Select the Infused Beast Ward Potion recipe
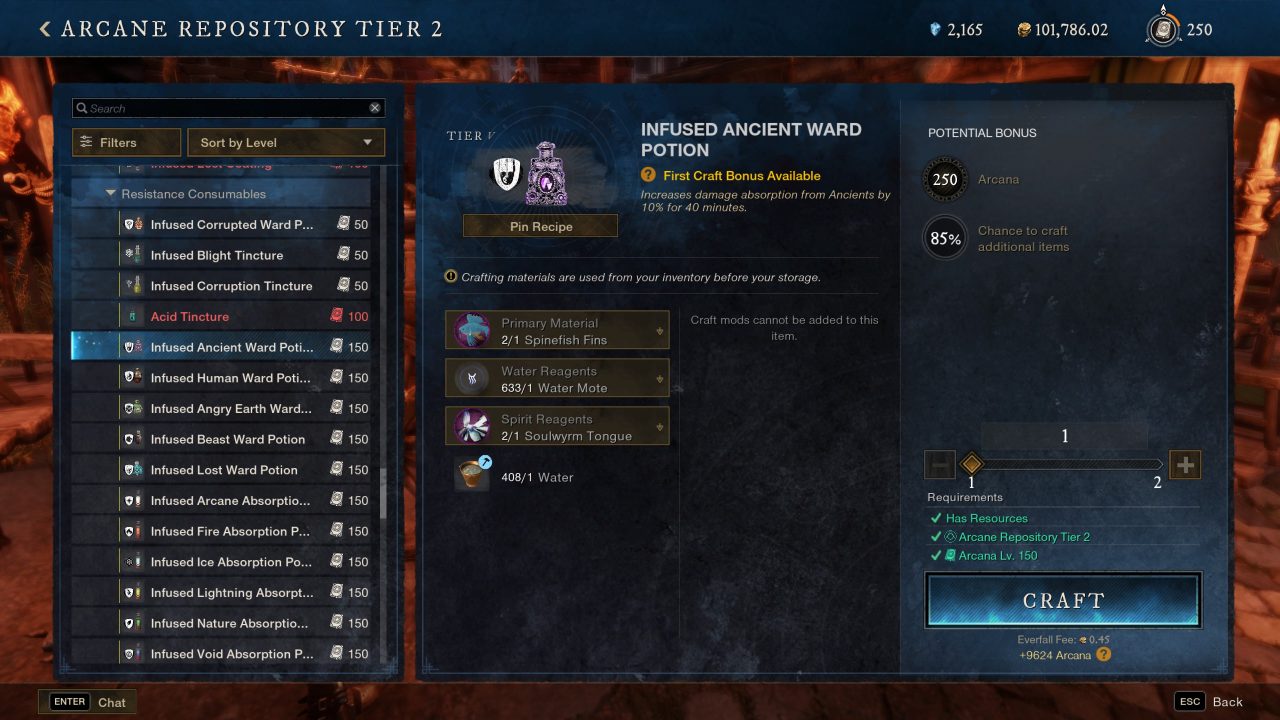Screen dimensions: 1280x720 (x=230, y=438)
